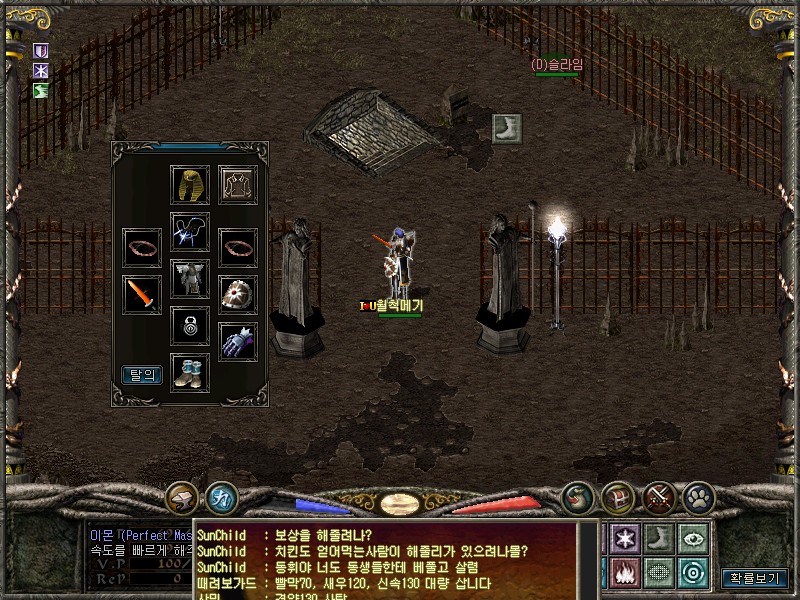Click the shirt outline equipment slot
The height and width of the screenshot is (600, 800).
pos(238,185)
